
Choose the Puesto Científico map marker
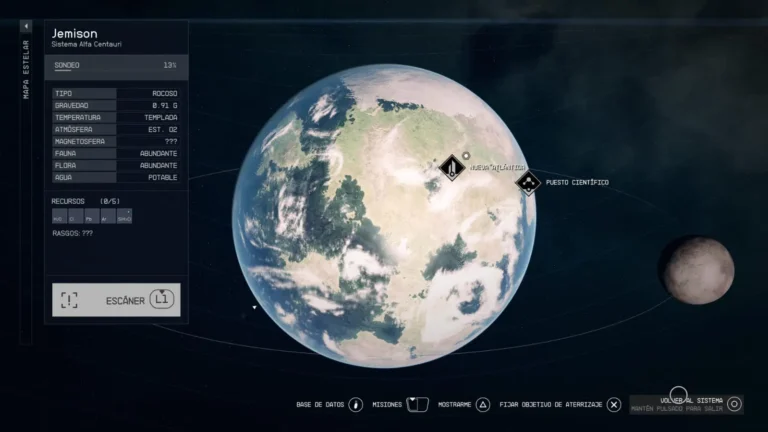coord(528,183)
